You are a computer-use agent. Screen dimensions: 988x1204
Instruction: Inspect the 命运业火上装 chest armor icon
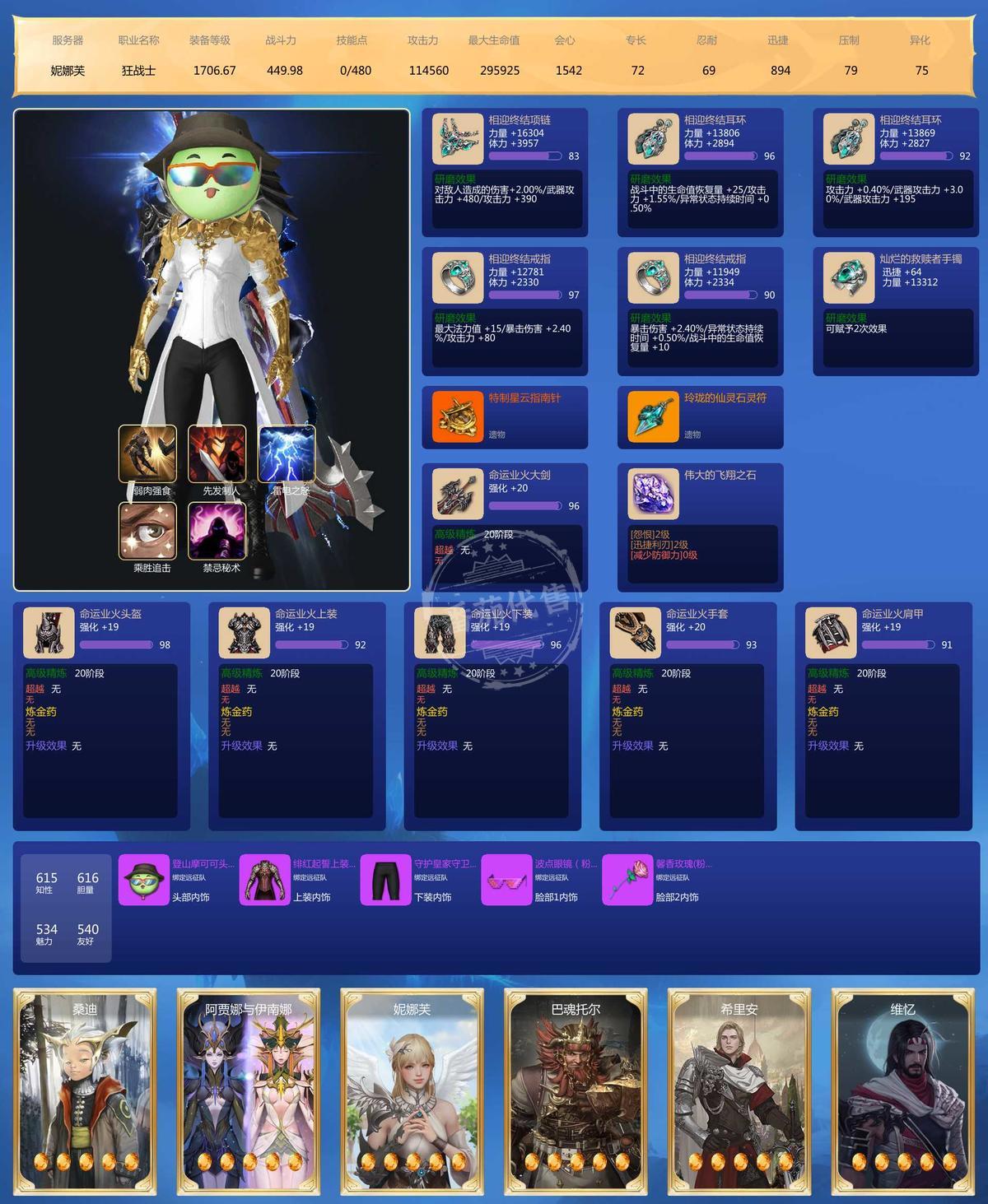(245, 634)
